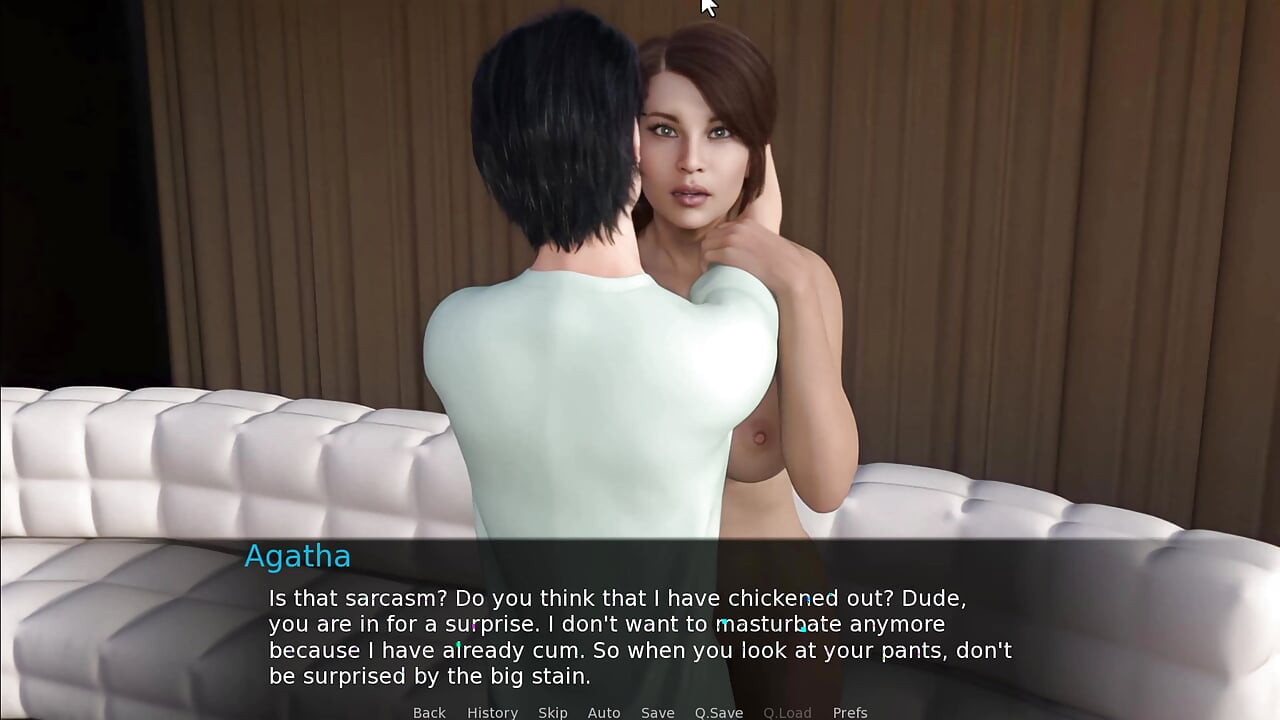The height and width of the screenshot is (720, 1280).
Task: Go back to the previous dialogue line
Action: tap(429, 712)
